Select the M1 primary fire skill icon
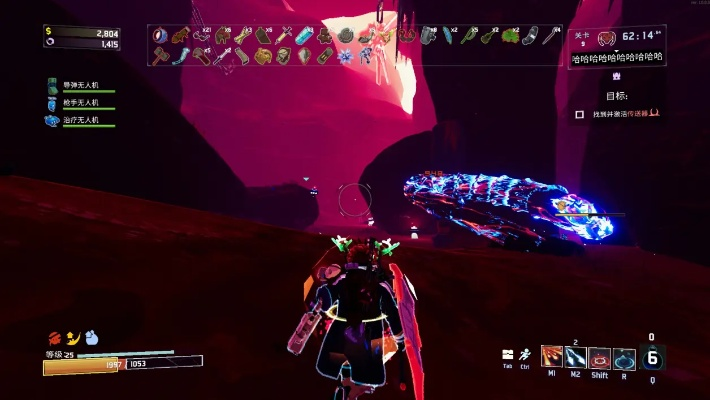Viewport: 710px width, 400px height. [551, 358]
